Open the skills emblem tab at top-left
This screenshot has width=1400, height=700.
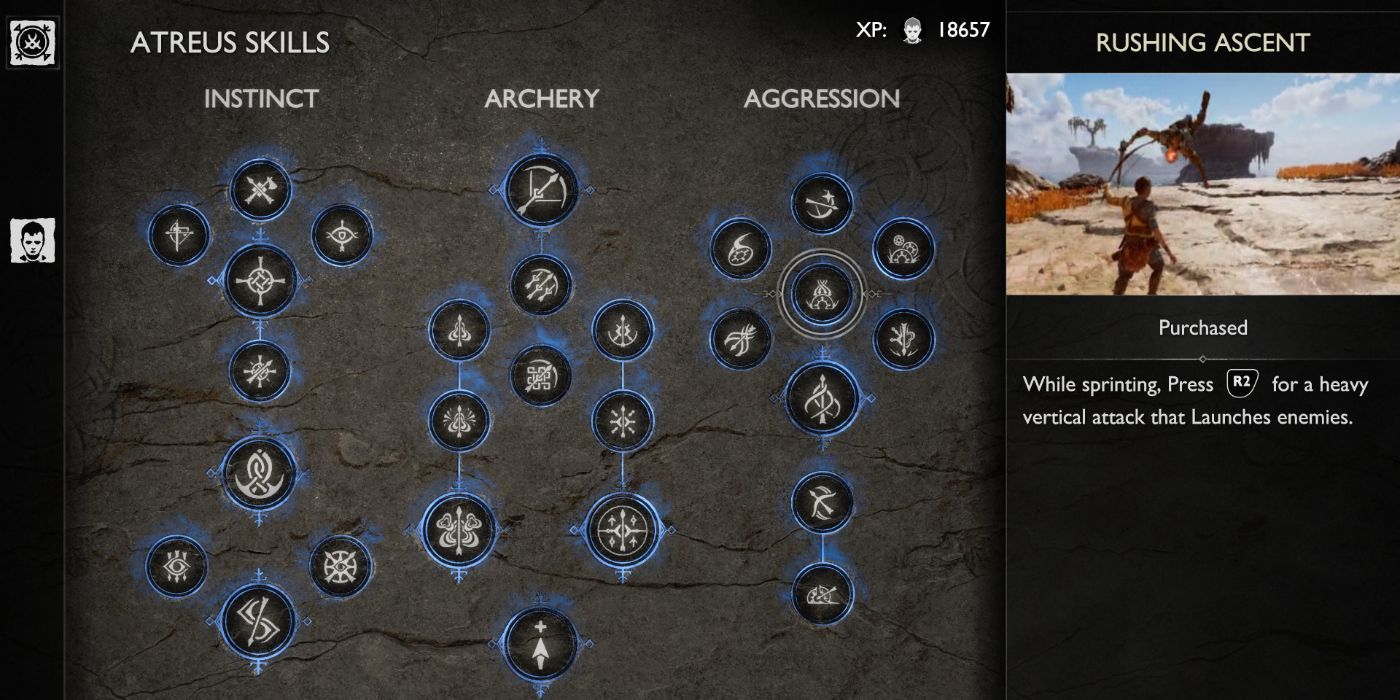[x=32, y=43]
